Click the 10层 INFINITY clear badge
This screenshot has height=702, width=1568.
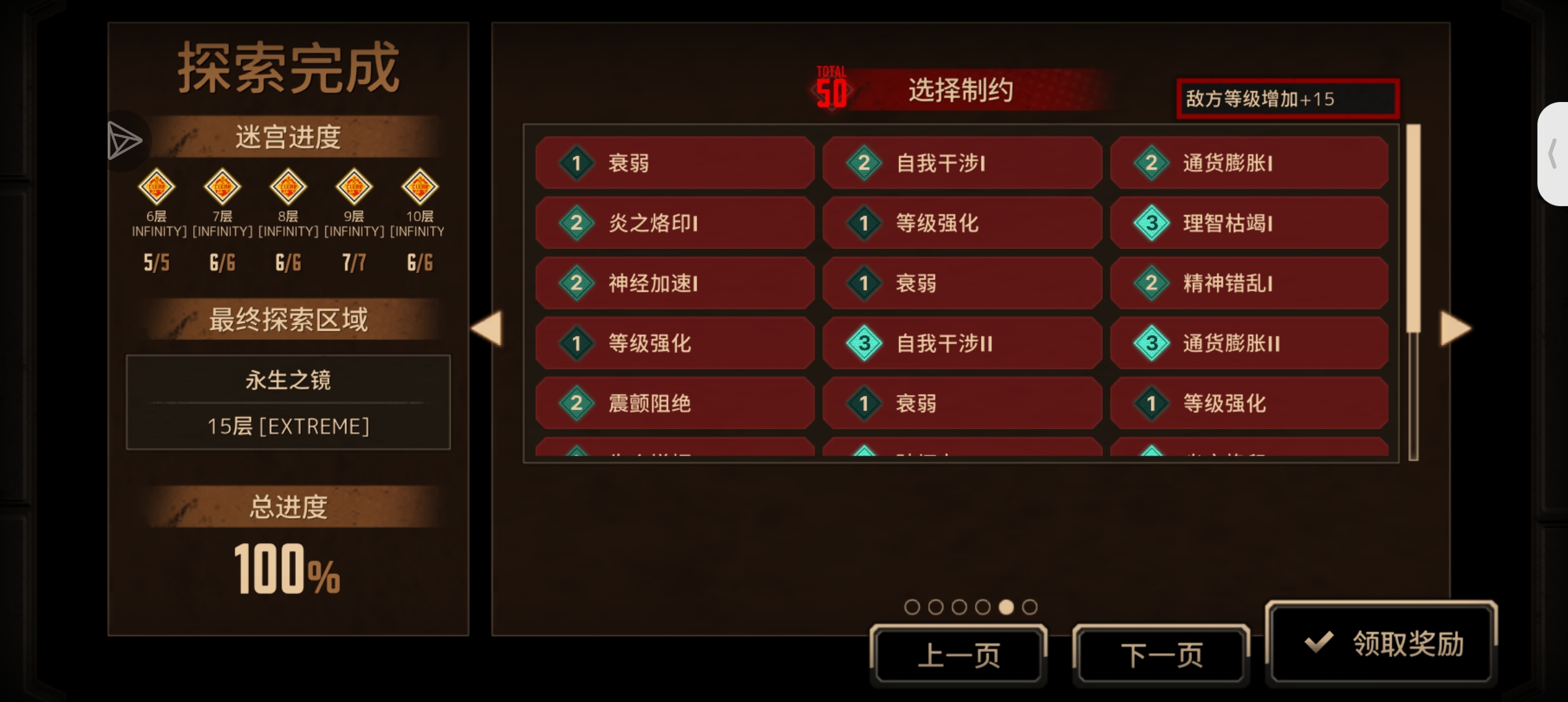(x=419, y=187)
